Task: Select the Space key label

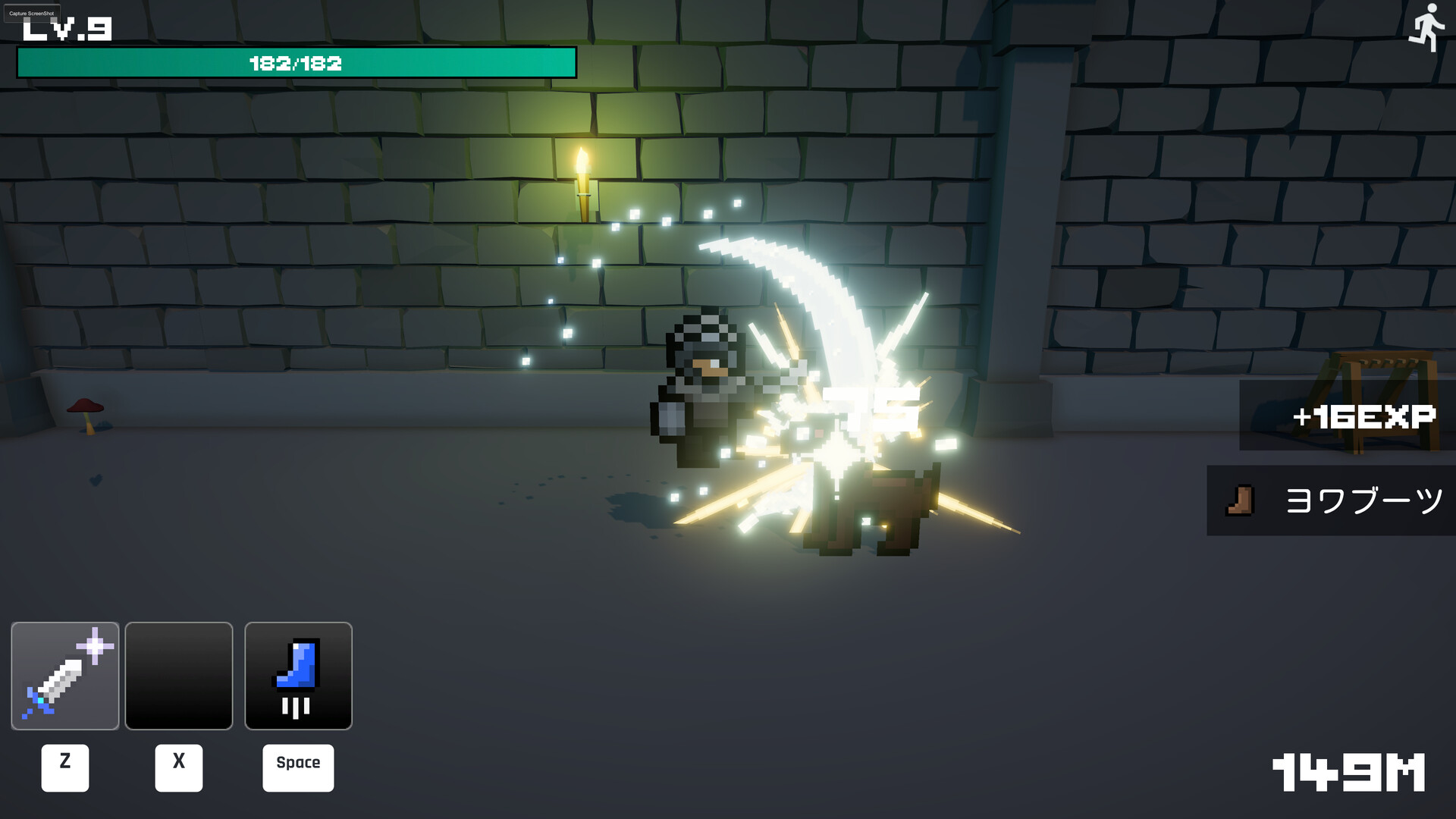Action: (298, 767)
